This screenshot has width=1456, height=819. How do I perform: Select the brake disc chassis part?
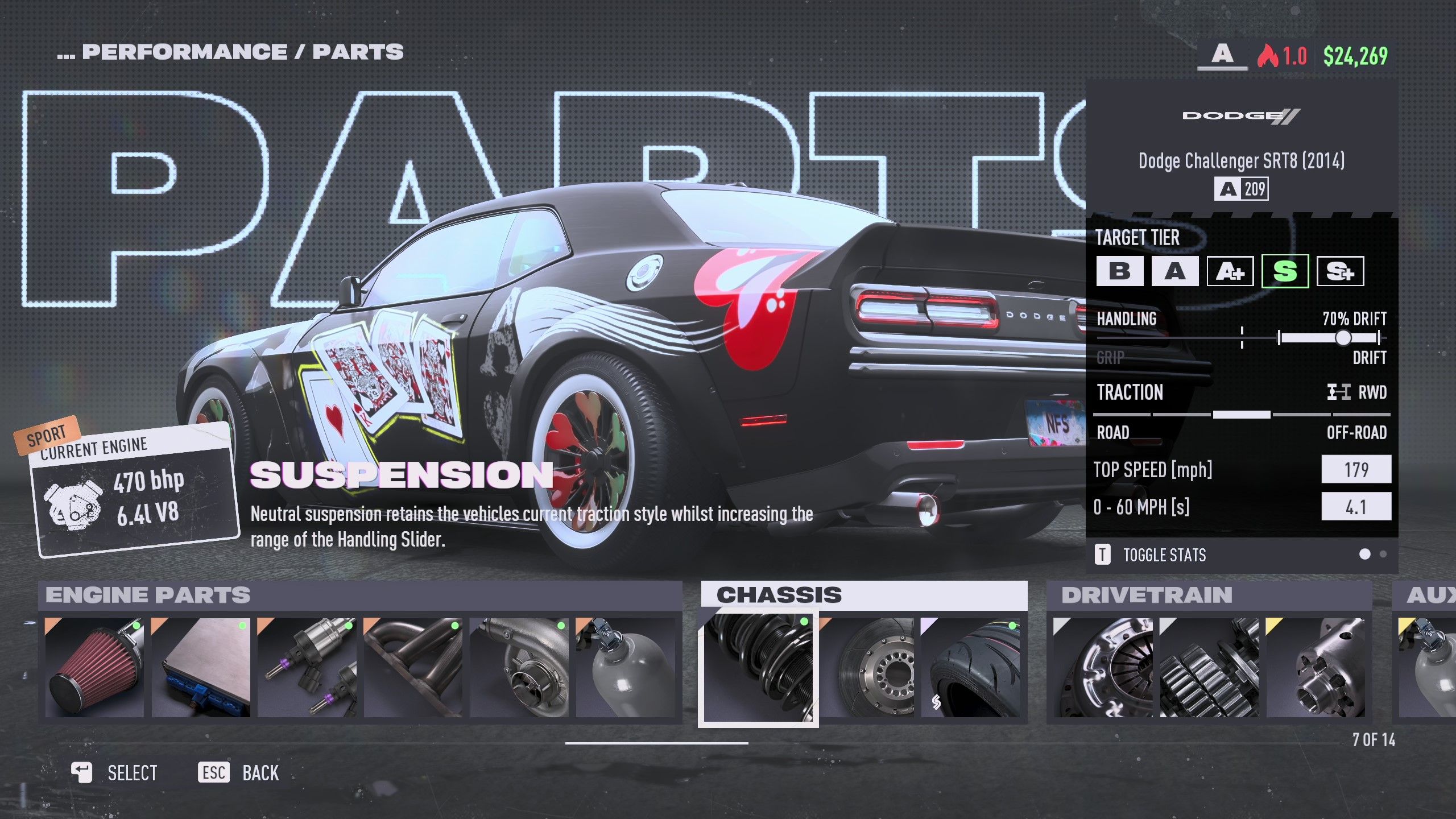[x=869, y=668]
